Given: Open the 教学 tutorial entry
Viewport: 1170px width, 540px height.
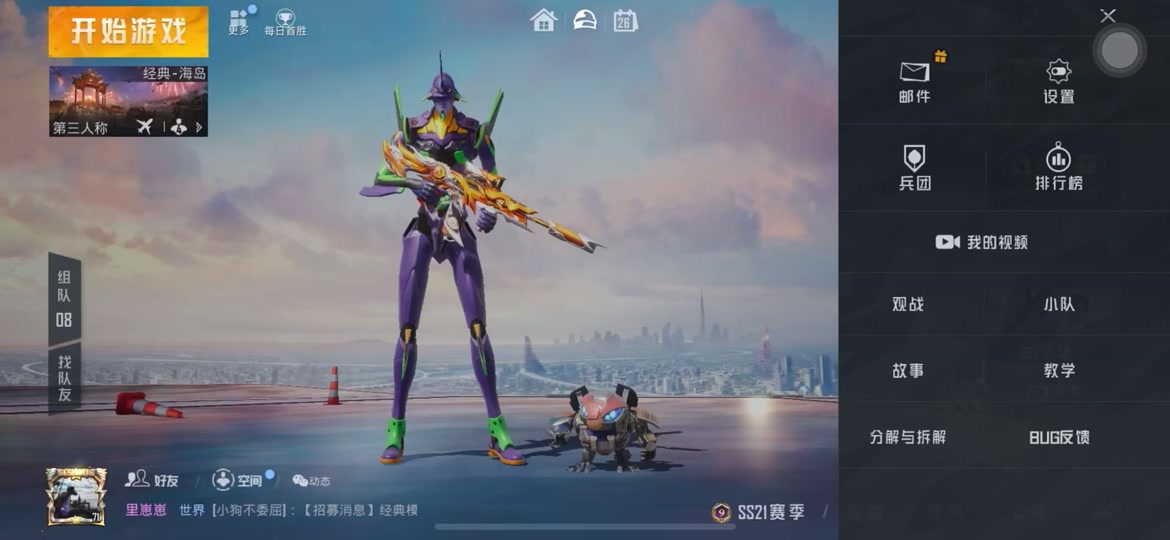Looking at the screenshot, I should tap(1059, 370).
